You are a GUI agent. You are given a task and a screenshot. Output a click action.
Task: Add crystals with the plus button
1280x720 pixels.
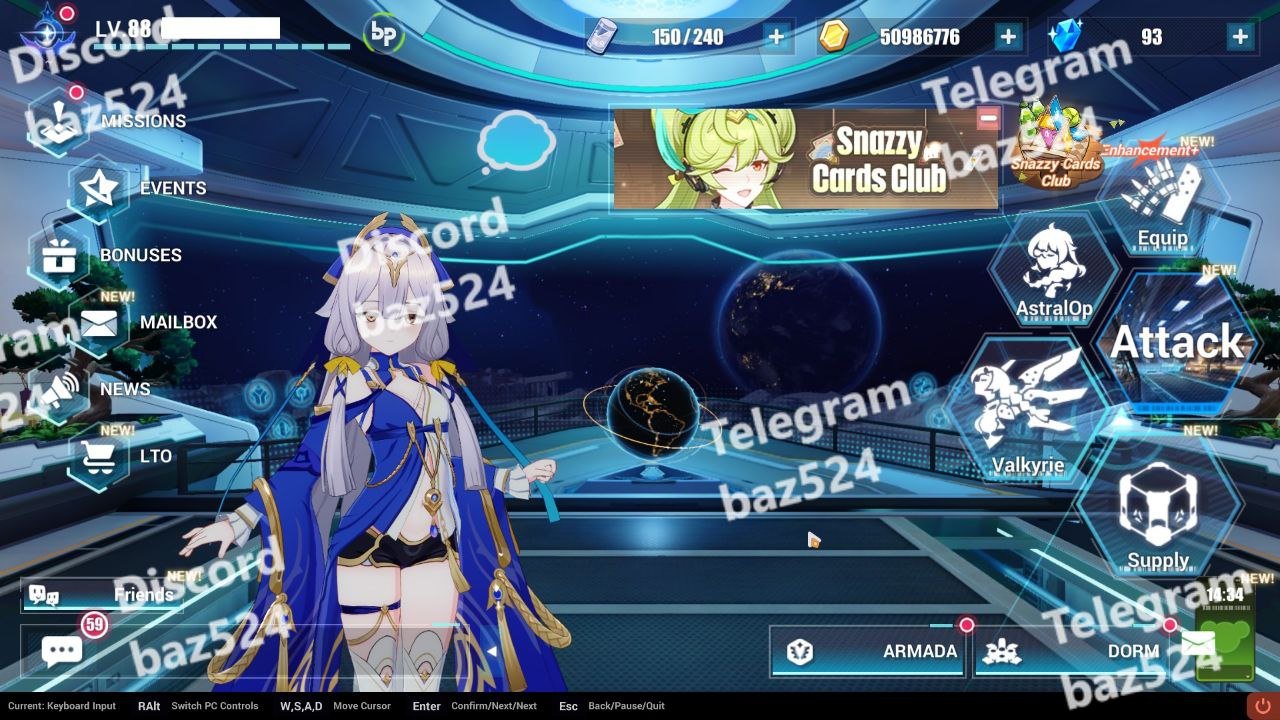(1240, 38)
